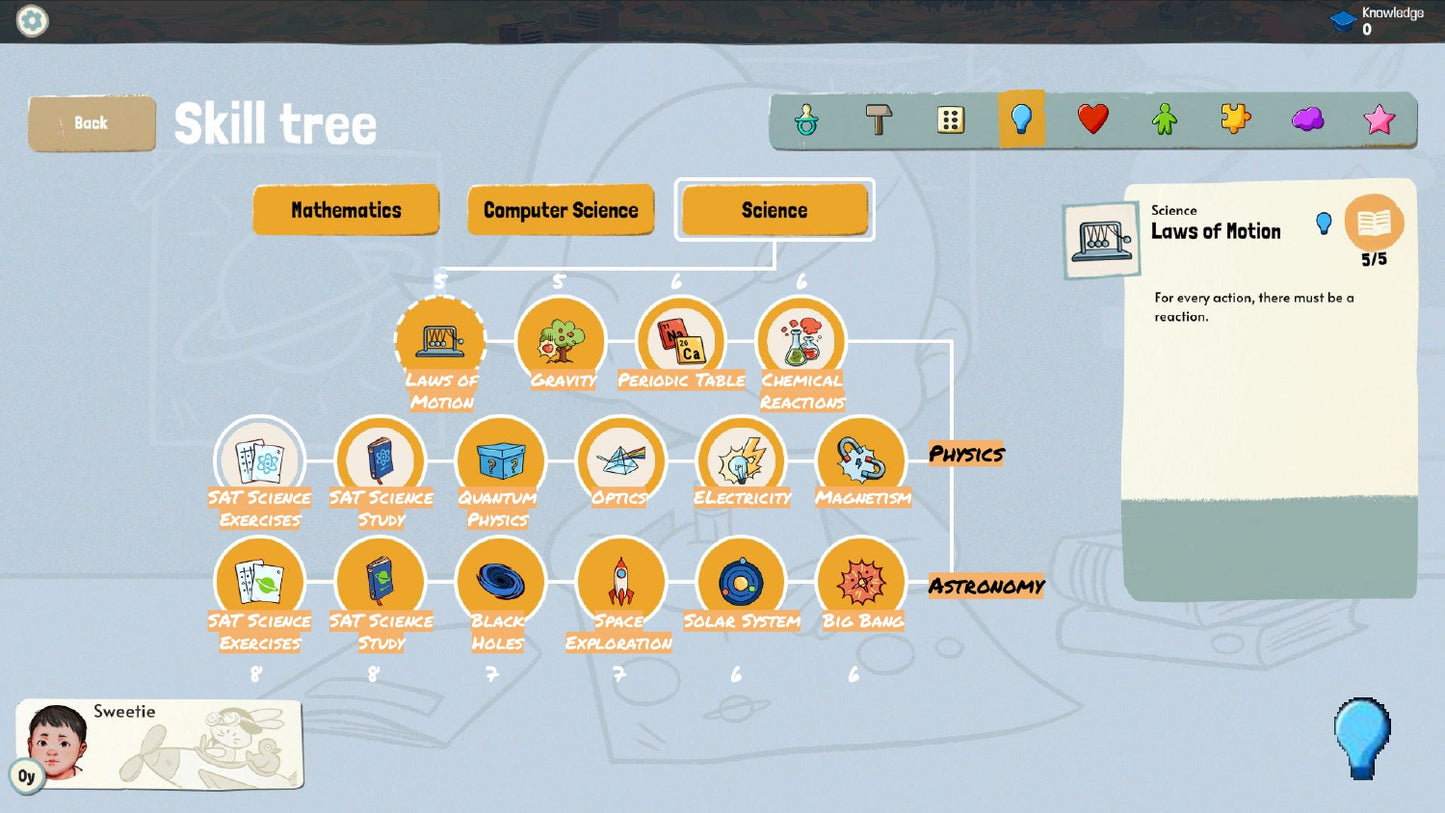The width and height of the screenshot is (1445, 813).
Task: Switch to the puzzle piece skills category
Action: click(1236, 119)
